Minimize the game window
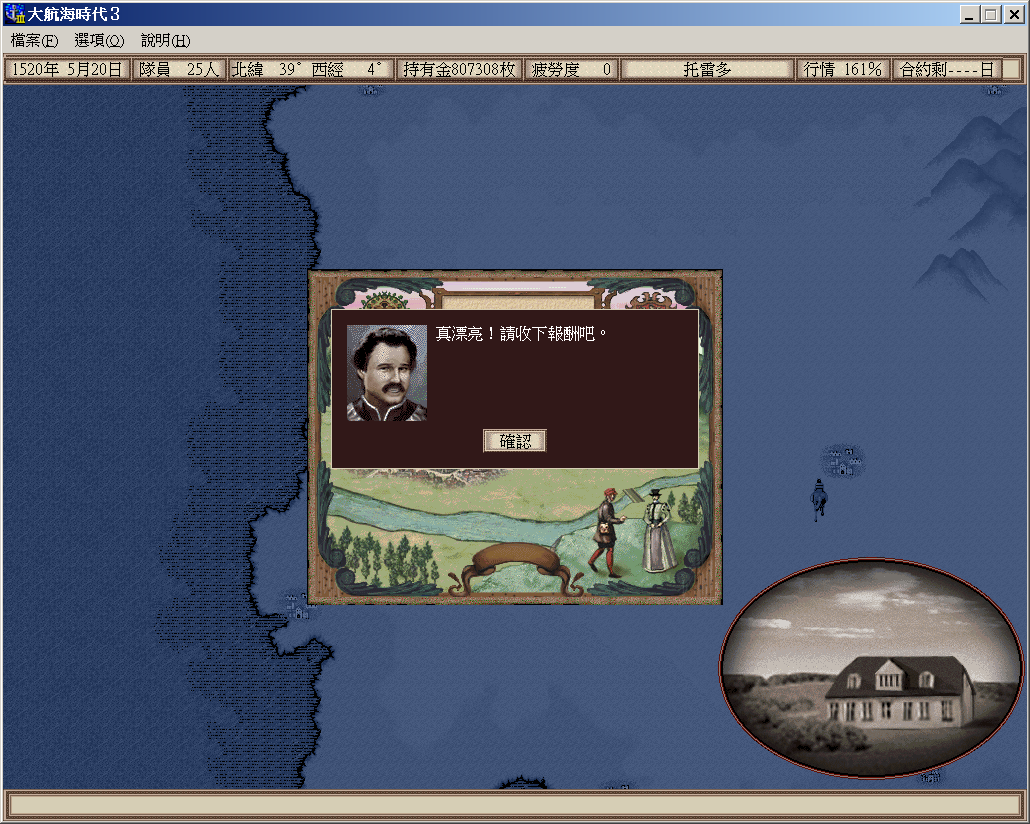The image size is (1030, 824). pos(971,15)
